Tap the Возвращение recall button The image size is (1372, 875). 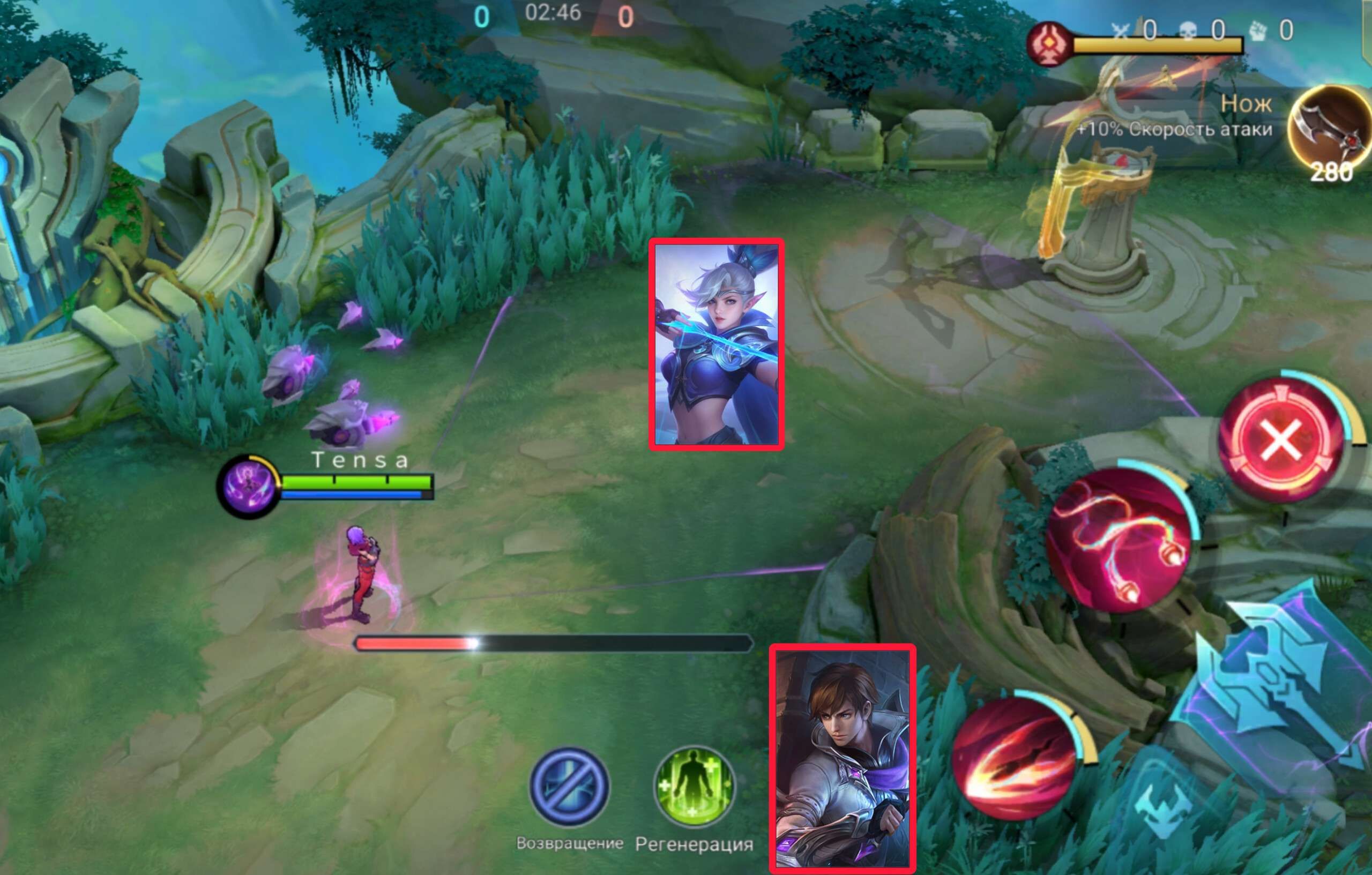569,787
